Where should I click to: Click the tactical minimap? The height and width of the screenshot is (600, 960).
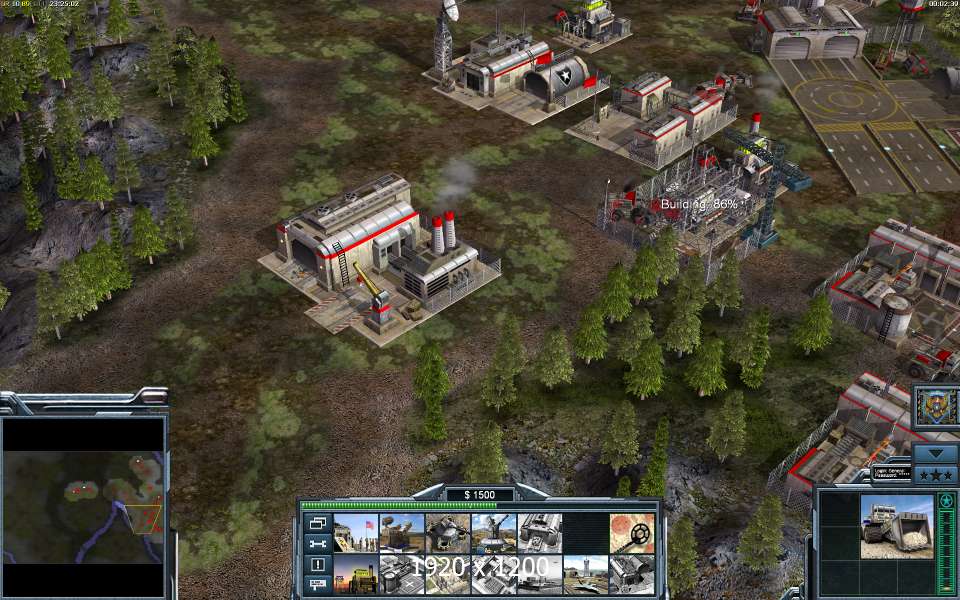83,490
